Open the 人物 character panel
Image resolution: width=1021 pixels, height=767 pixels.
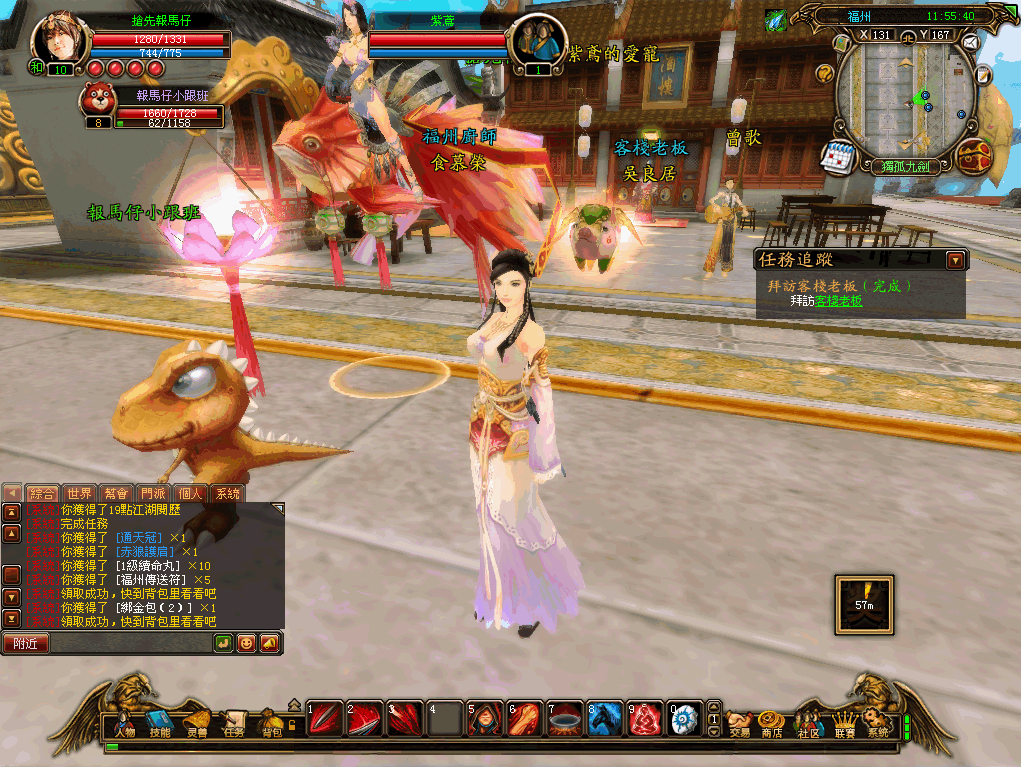pos(124,722)
